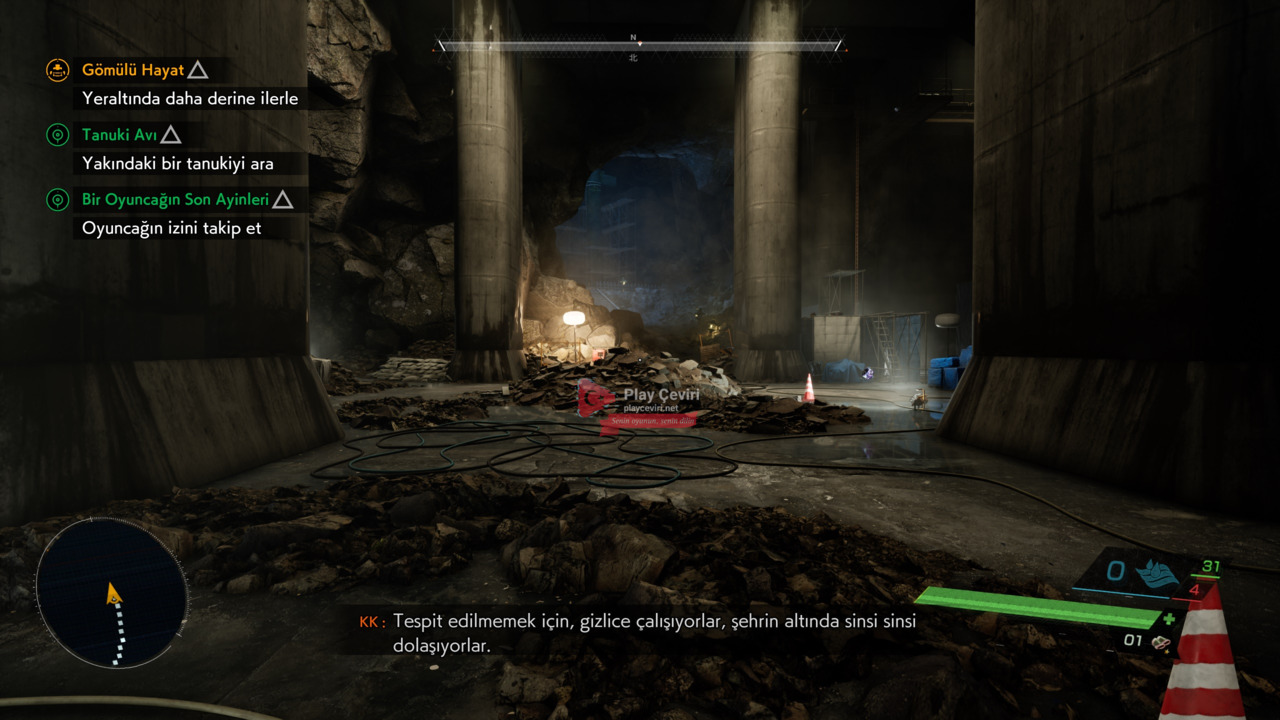The image size is (1280, 720).
Task: Click the circular minimap
Action: click(x=112, y=593)
